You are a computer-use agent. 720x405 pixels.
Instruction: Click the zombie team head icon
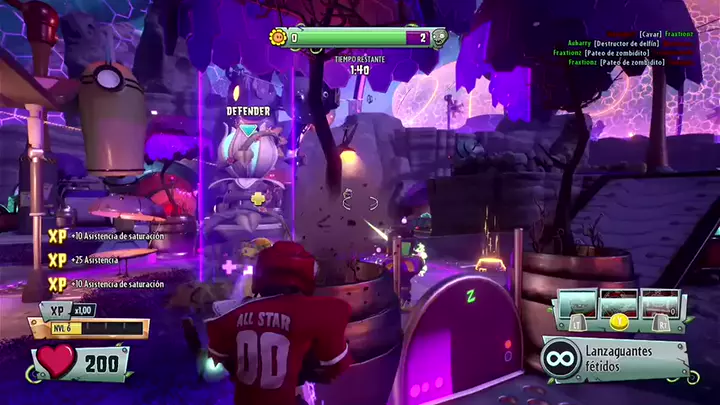coord(439,38)
